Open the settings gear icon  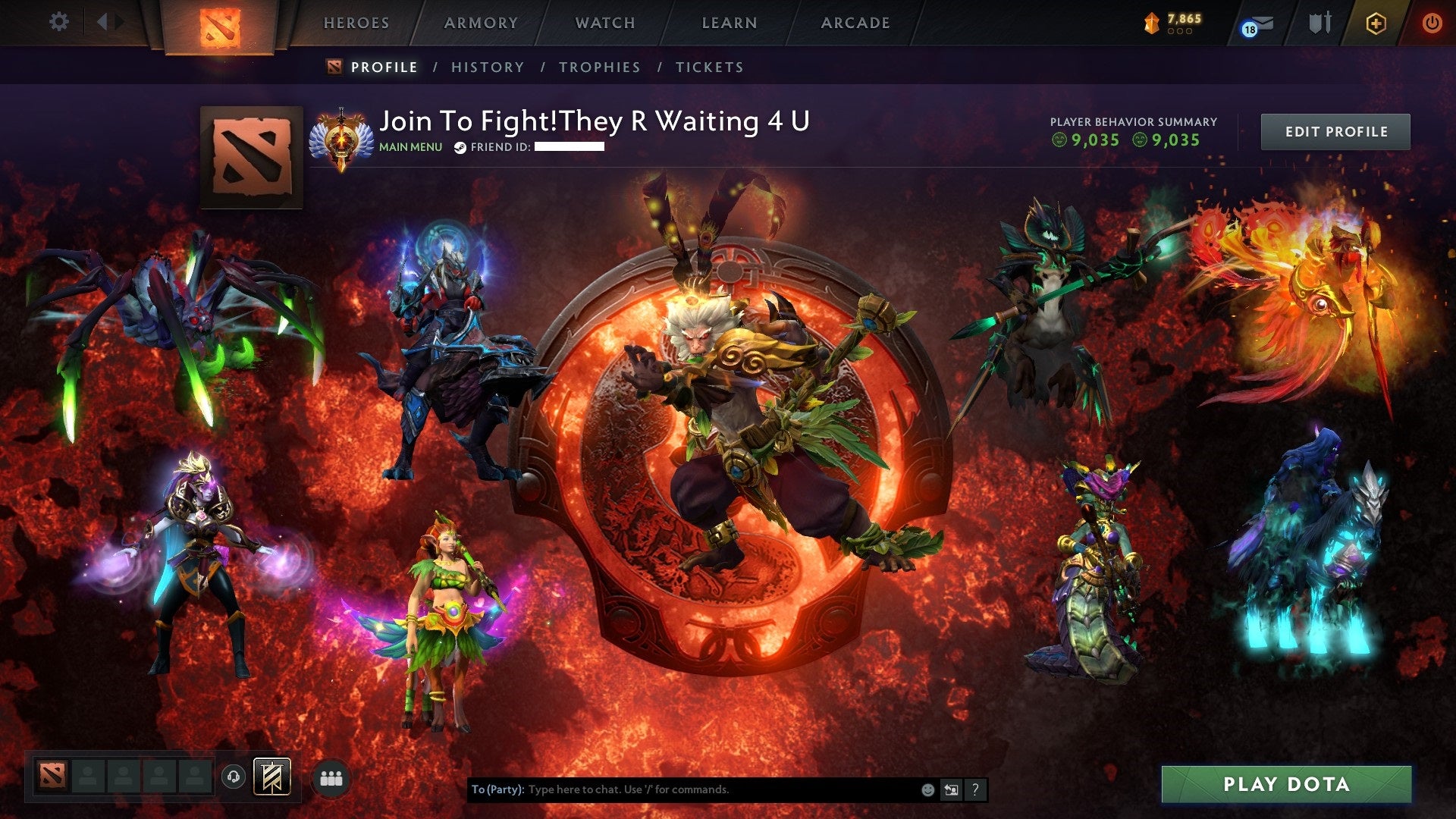pyautogui.click(x=58, y=21)
